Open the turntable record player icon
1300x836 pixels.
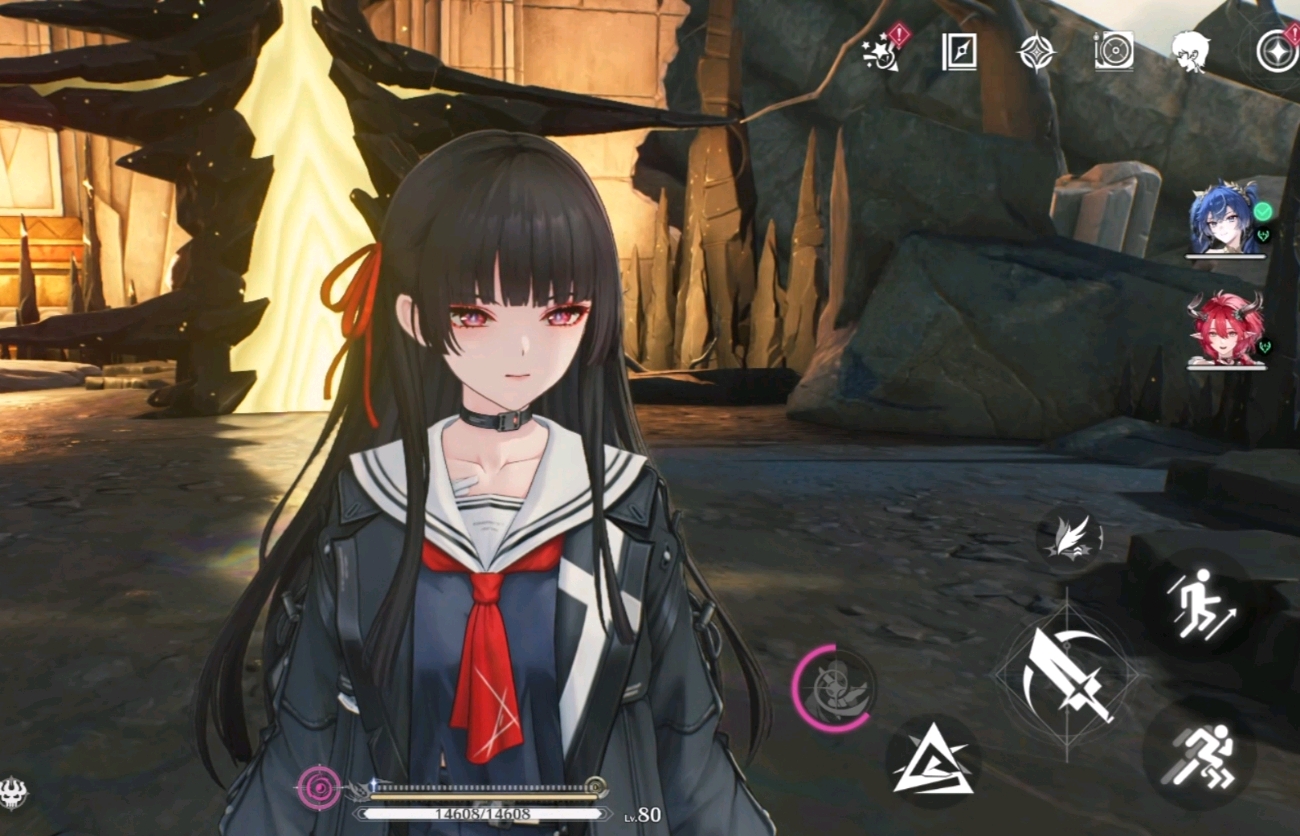coord(1113,52)
